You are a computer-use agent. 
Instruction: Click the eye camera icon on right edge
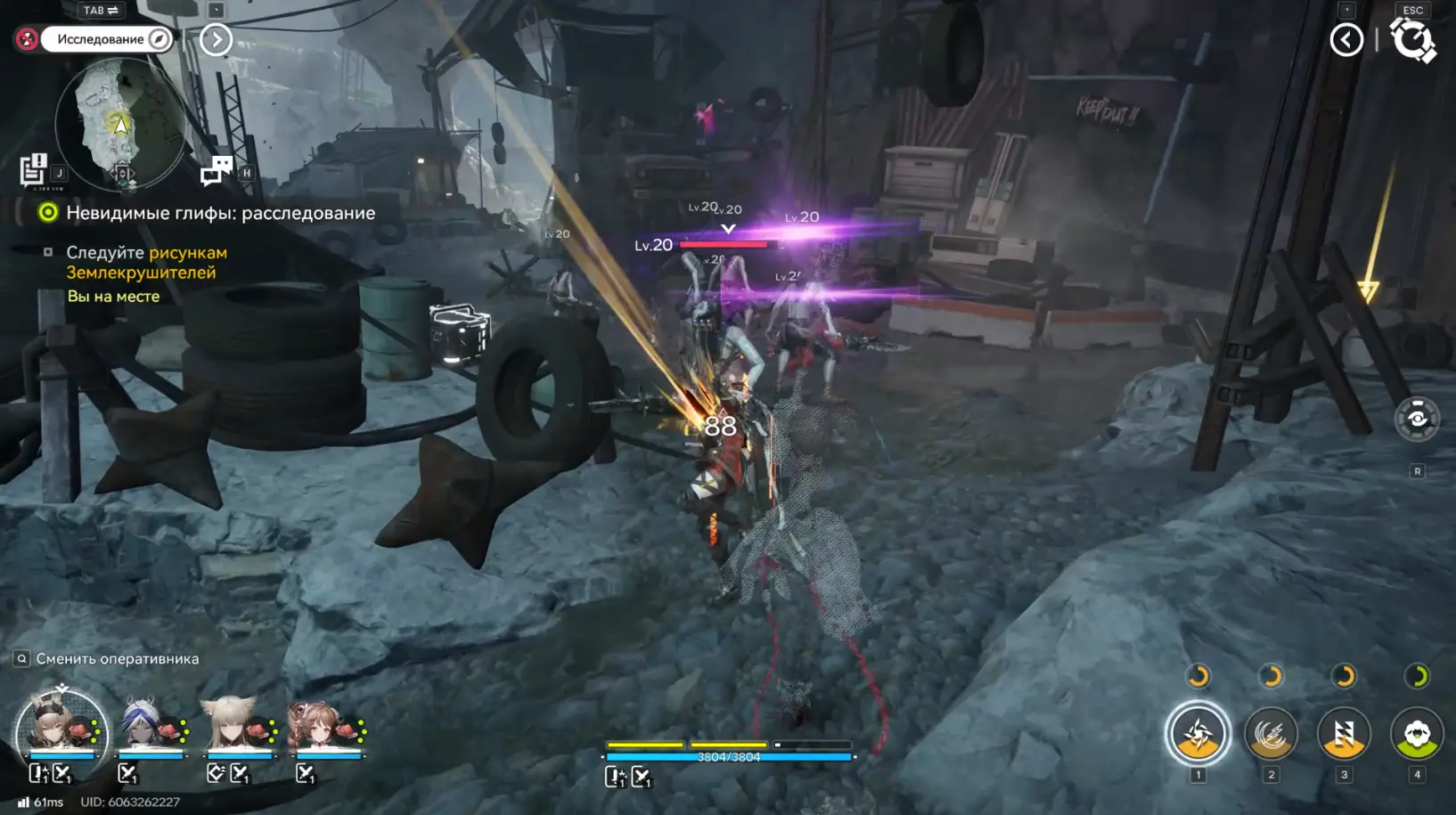click(1416, 420)
